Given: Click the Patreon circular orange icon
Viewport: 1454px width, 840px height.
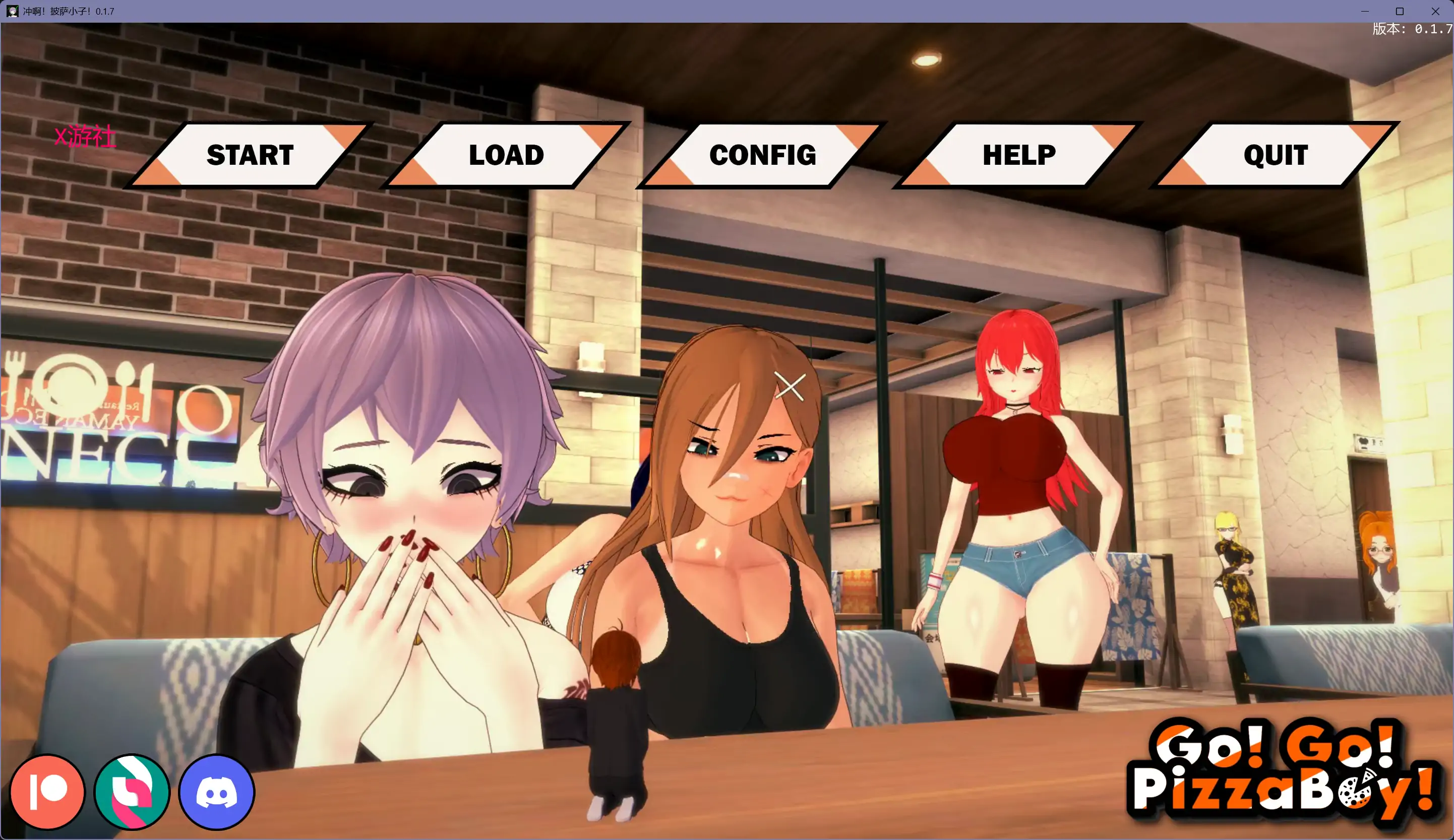Looking at the screenshot, I should pos(47,792).
